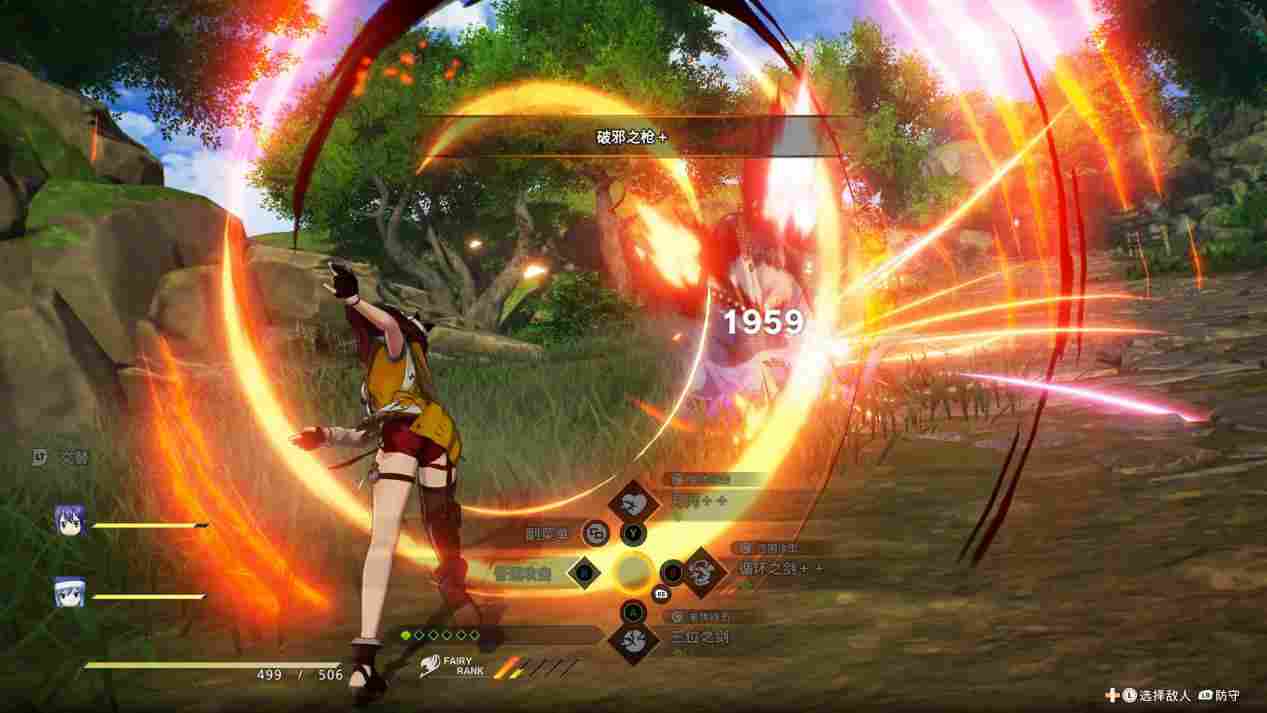Click the Fairy Rank guild emblem
This screenshot has height=713, width=1267.
coord(432,663)
